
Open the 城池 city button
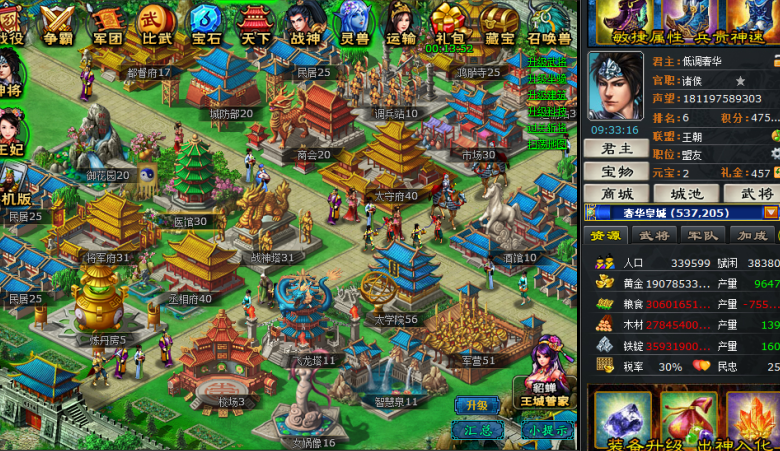[686, 193]
